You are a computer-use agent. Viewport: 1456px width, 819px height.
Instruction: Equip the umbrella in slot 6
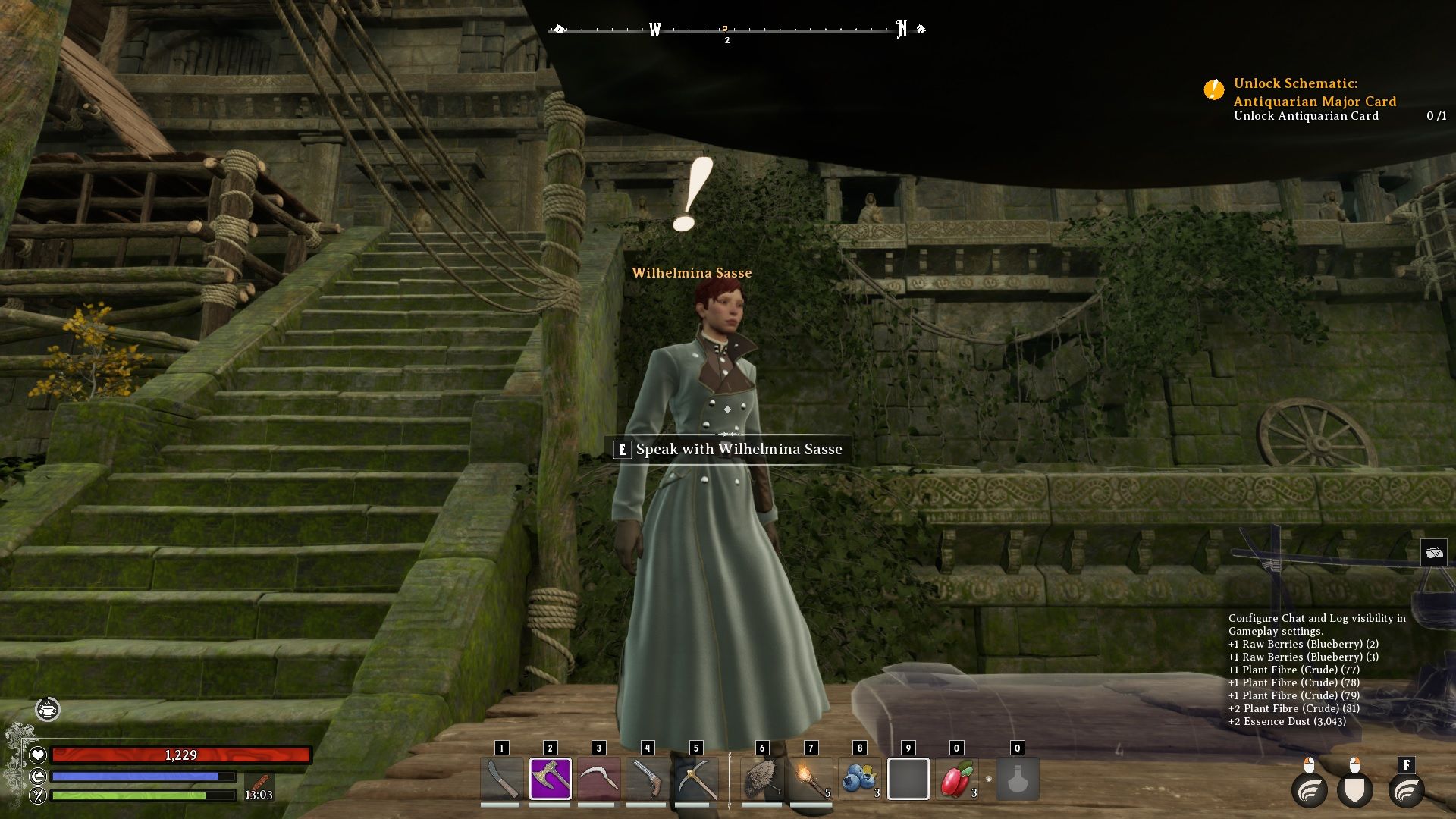point(762,779)
